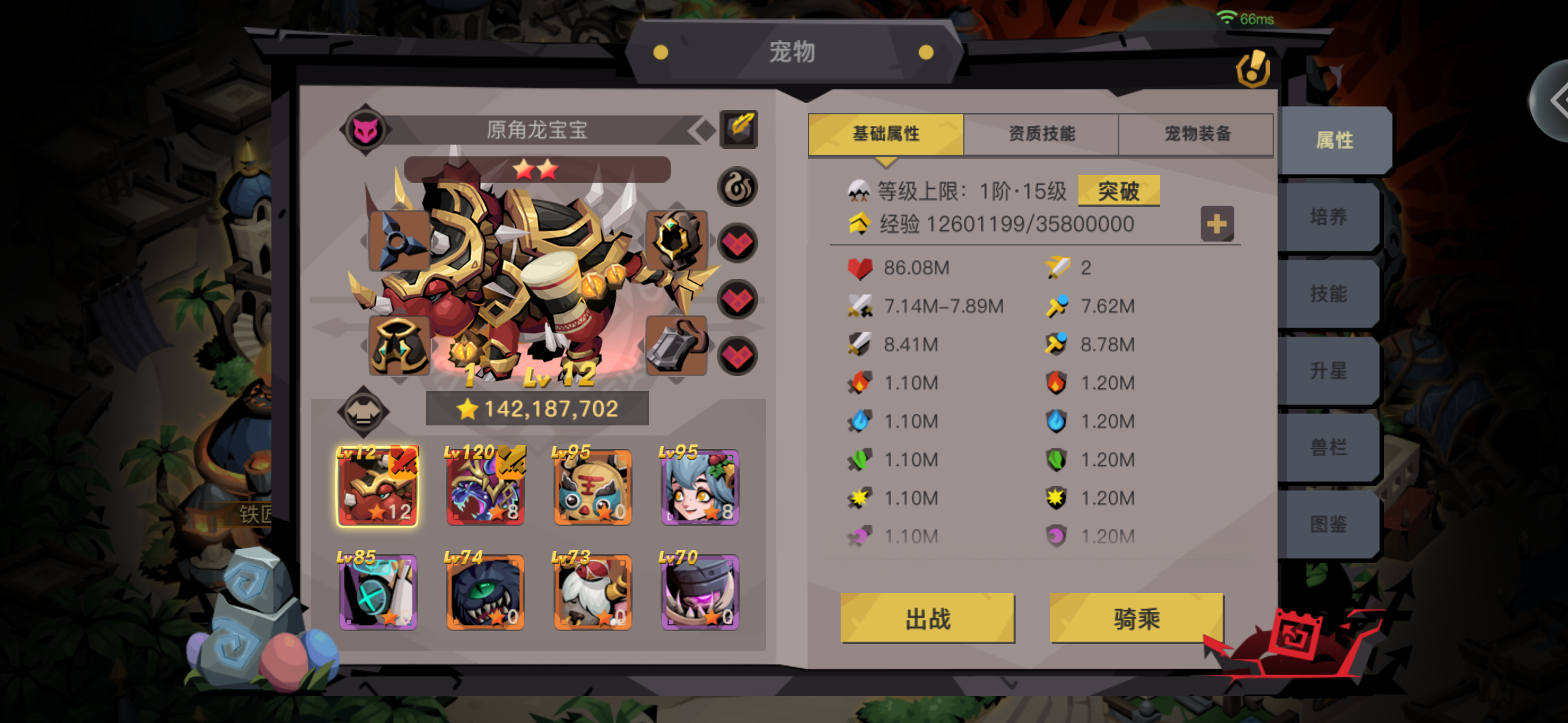Switch to the 资质技能 tab
The image size is (1568, 723).
click(x=1040, y=134)
